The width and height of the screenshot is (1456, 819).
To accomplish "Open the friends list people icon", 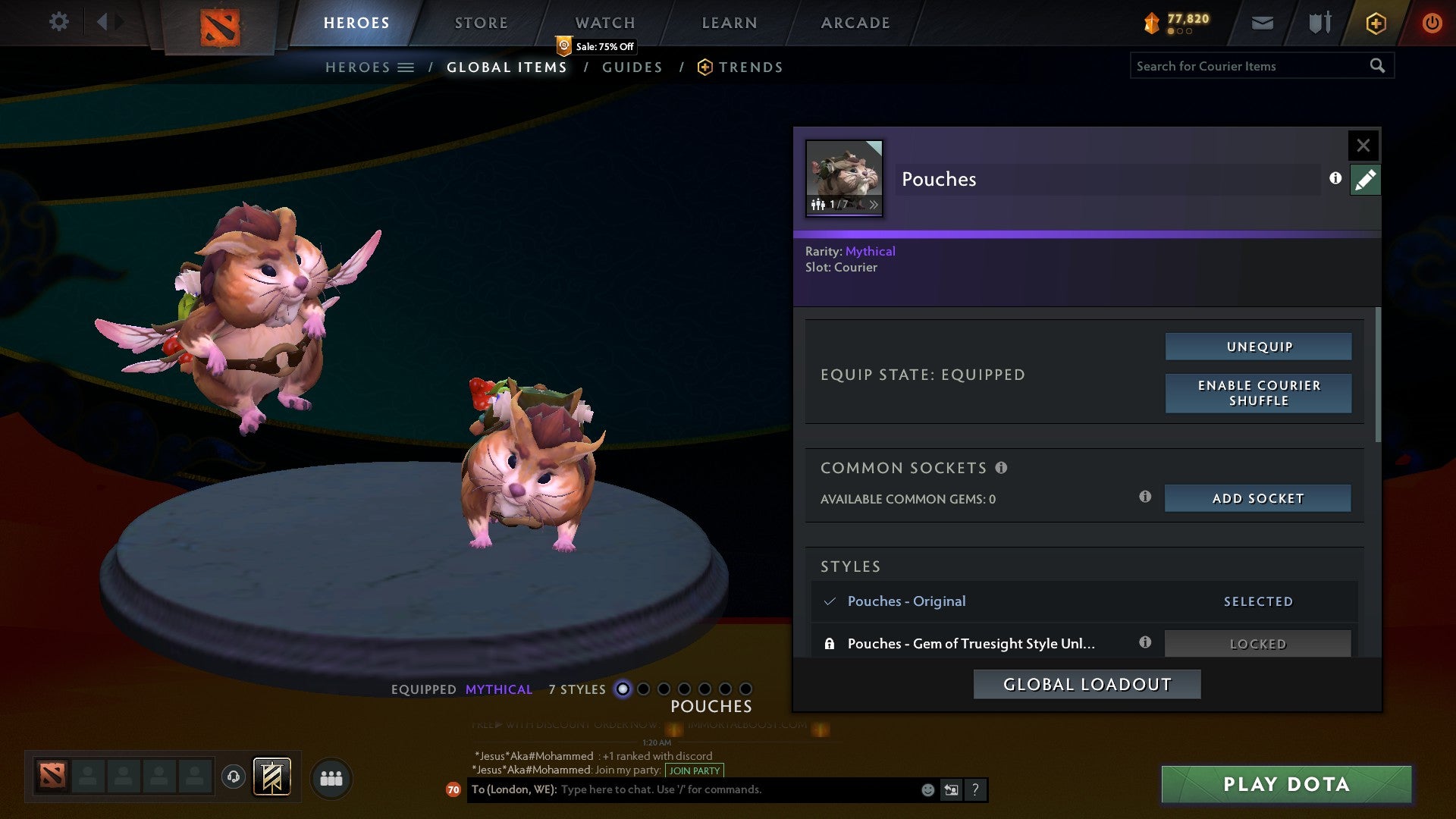I will tap(331, 777).
